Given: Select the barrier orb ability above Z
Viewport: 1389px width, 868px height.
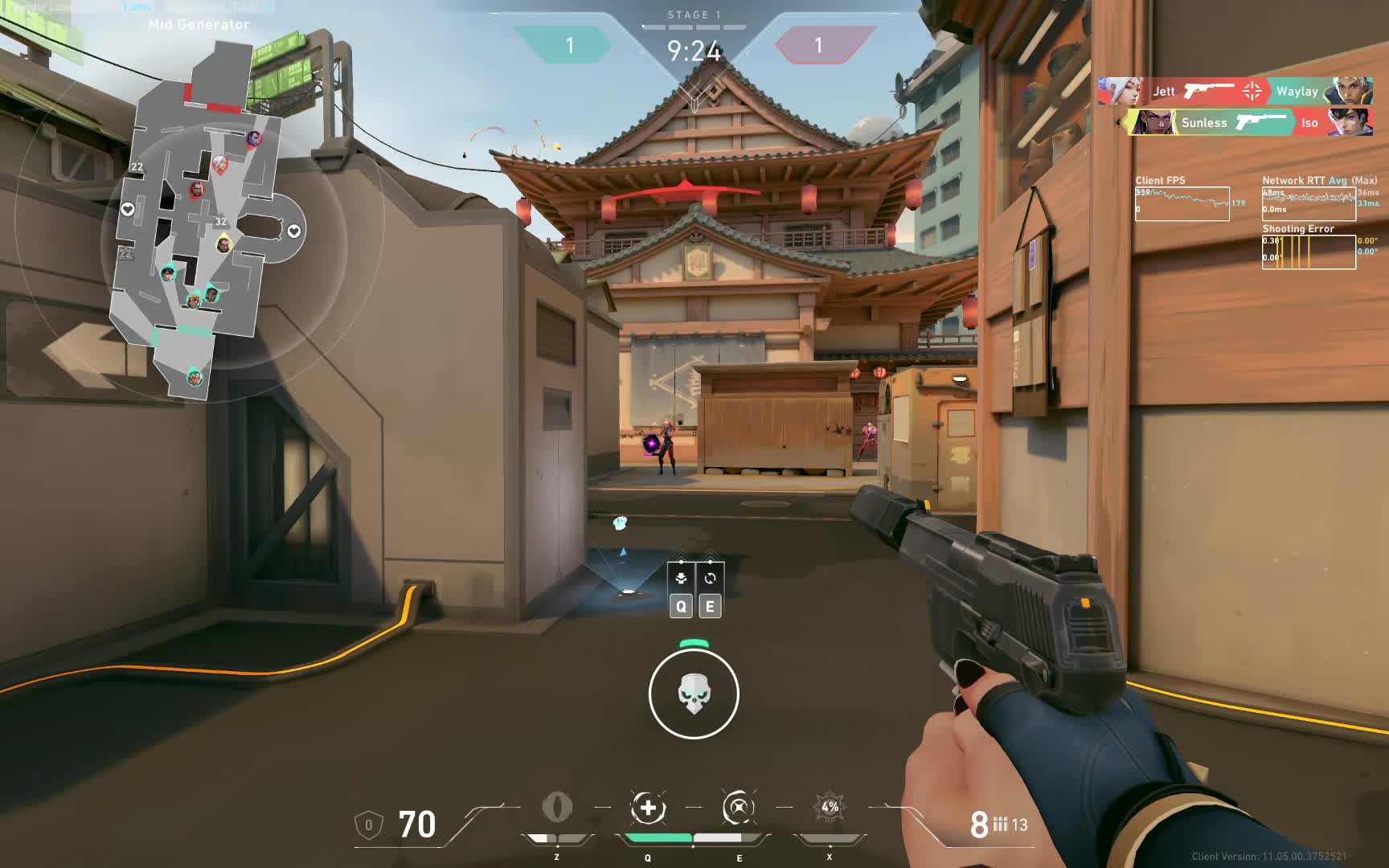Looking at the screenshot, I should [556, 808].
